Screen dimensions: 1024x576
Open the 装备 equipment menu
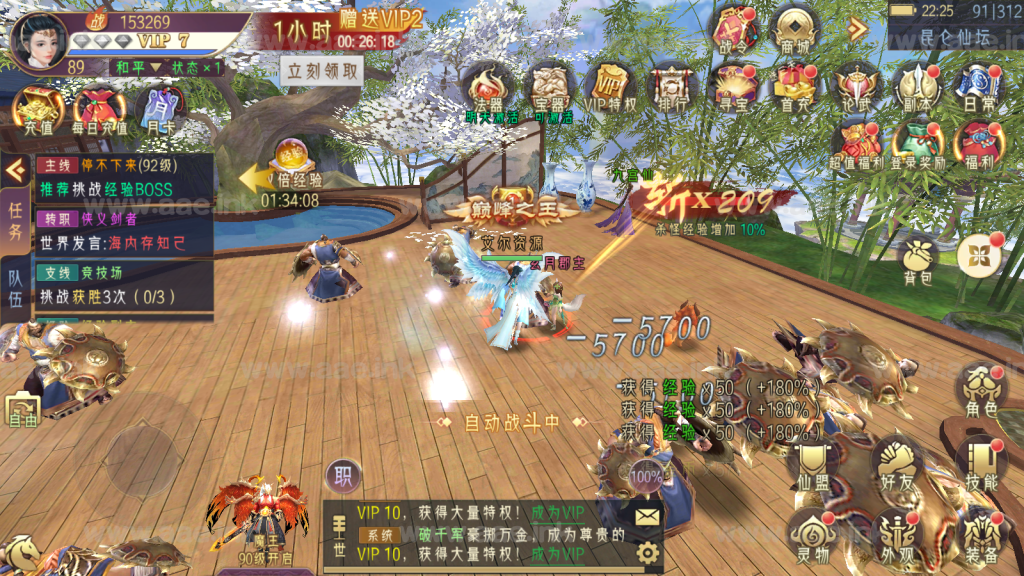pos(980,534)
